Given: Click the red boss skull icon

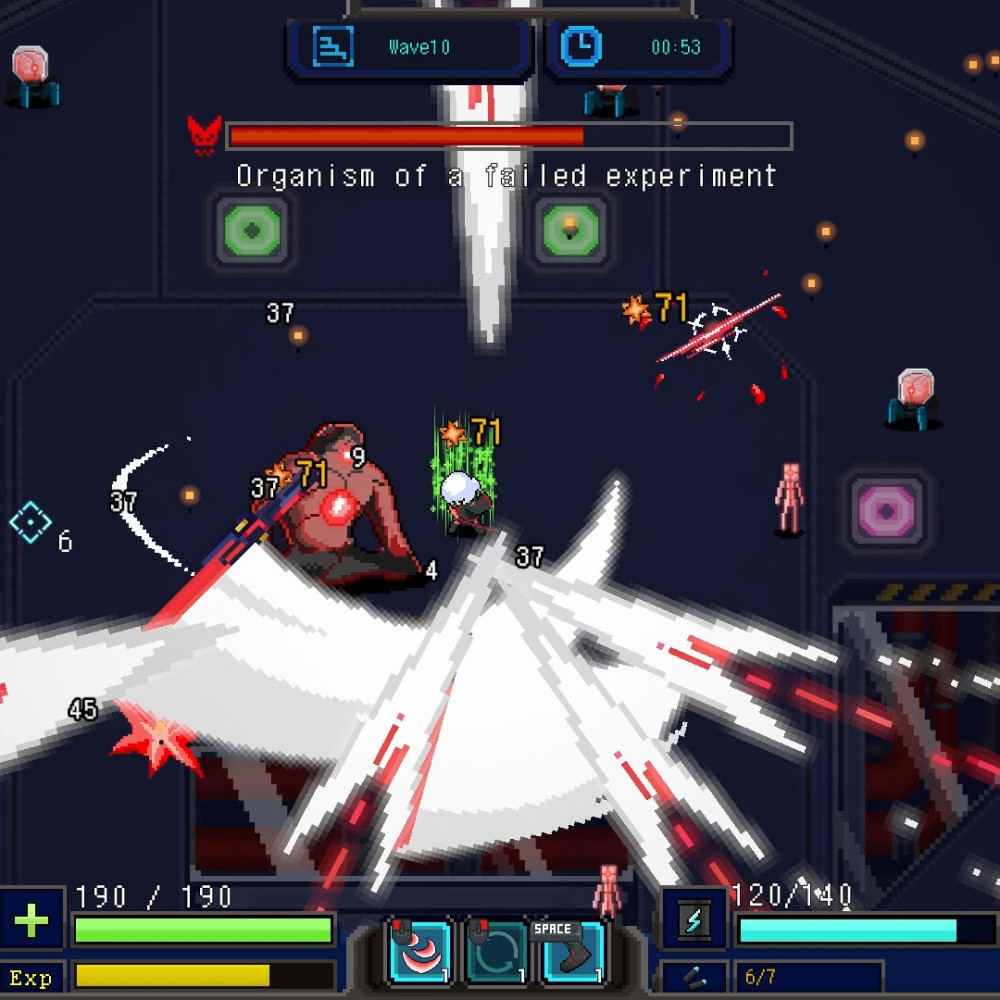Looking at the screenshot, I should click(204, 135).
